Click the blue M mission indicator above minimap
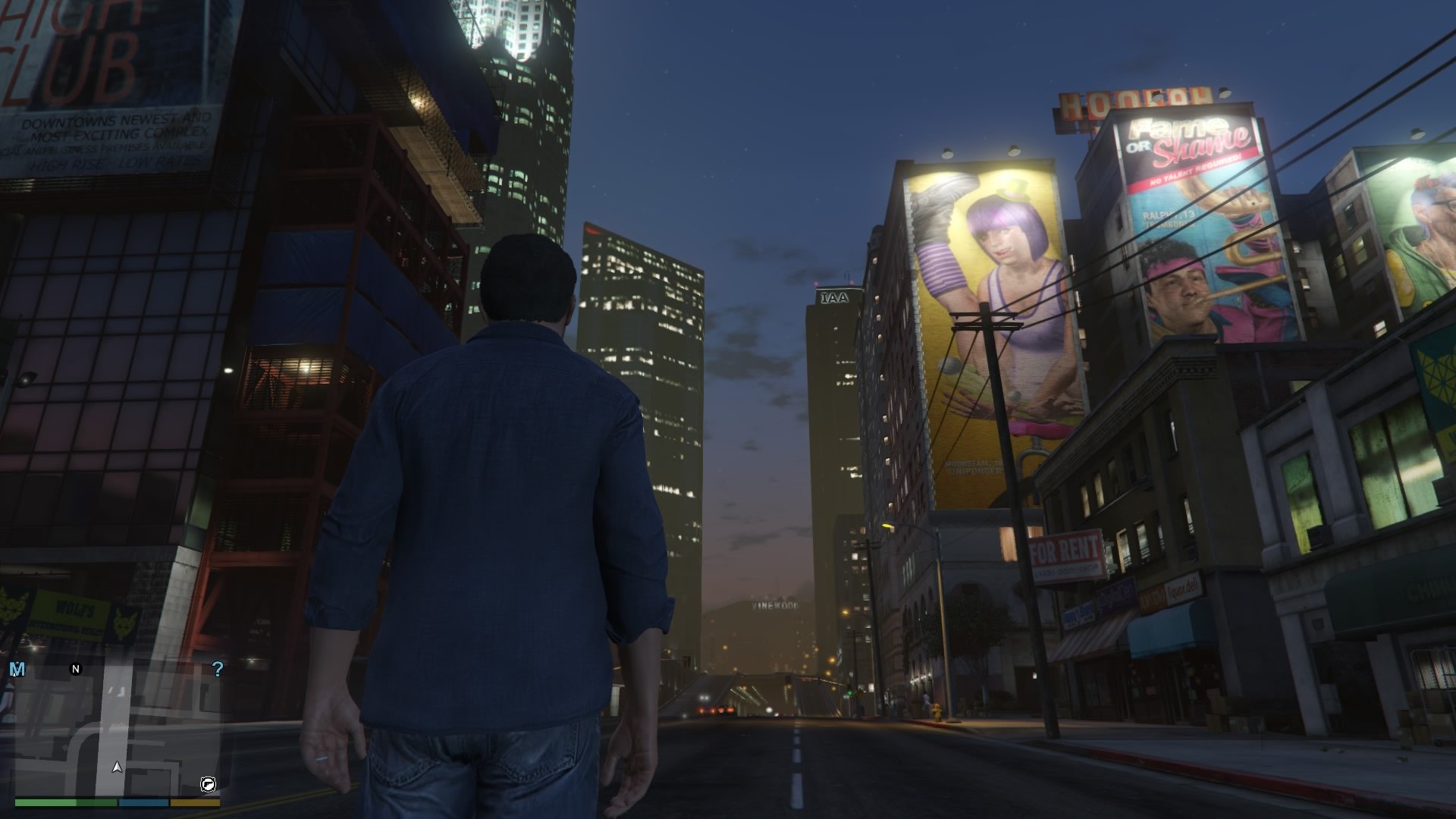 (x=17, y=668)
